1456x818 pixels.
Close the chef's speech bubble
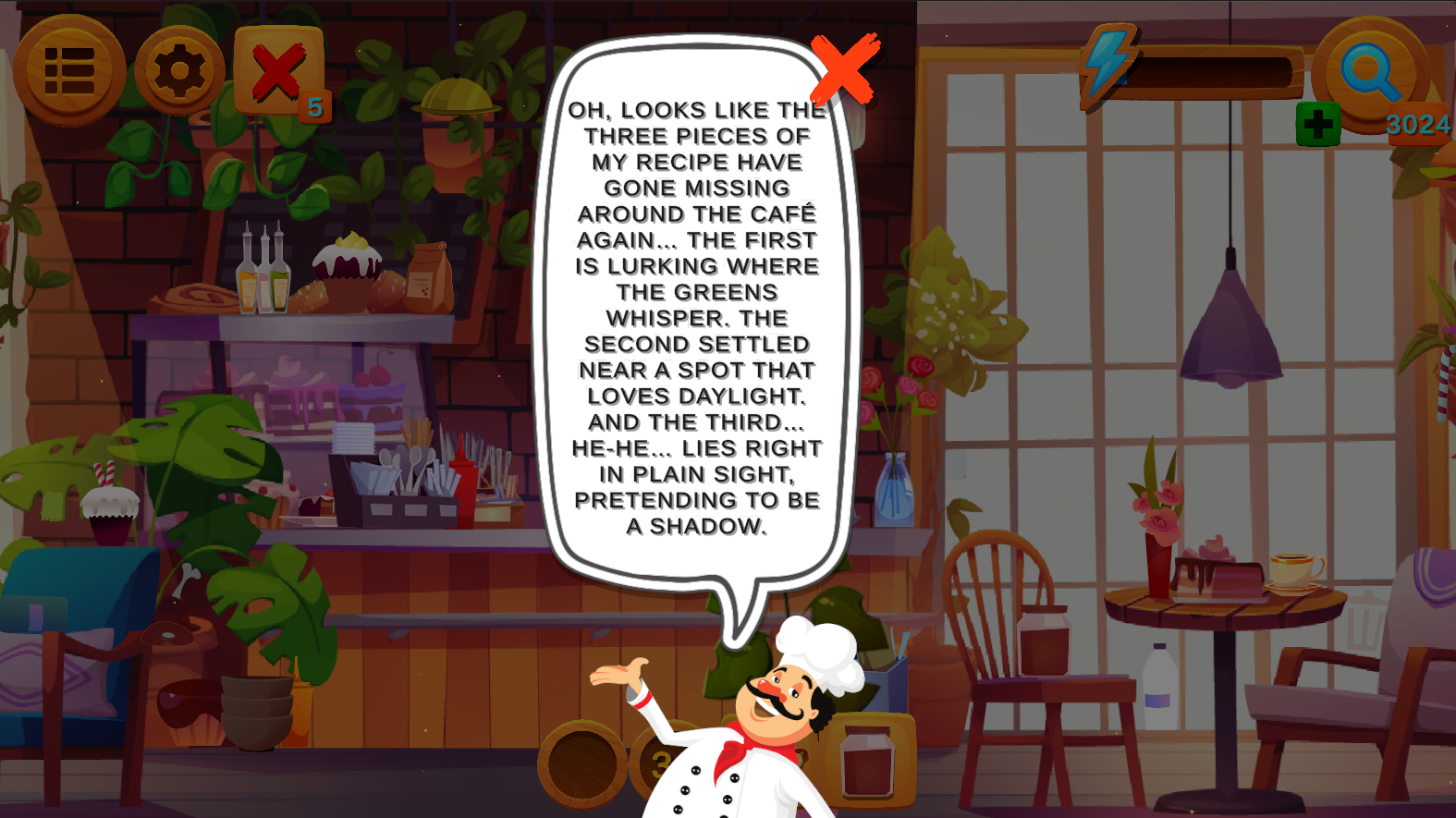(844, 69)
